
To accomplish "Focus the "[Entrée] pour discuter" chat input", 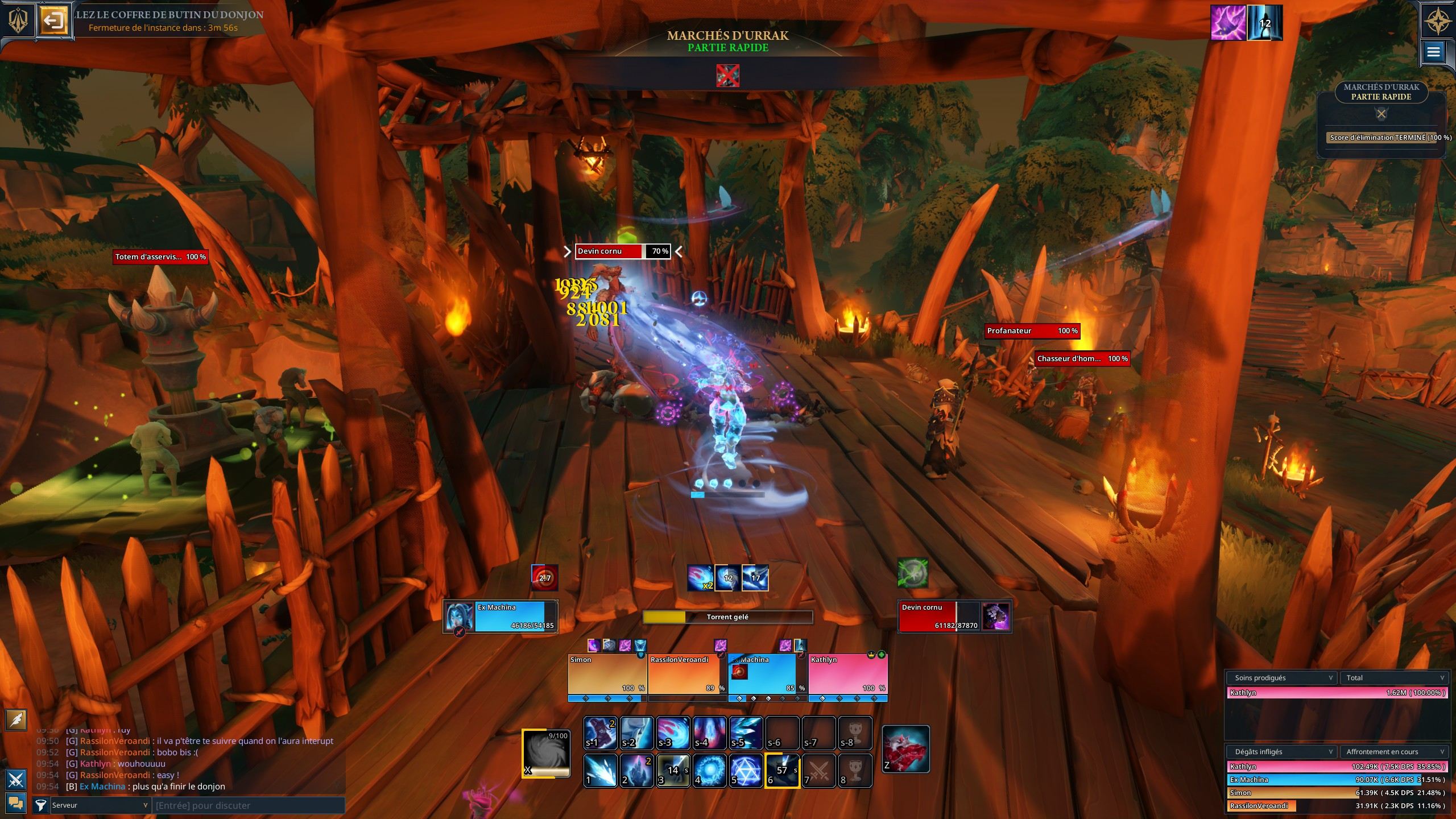I will 249,805.
